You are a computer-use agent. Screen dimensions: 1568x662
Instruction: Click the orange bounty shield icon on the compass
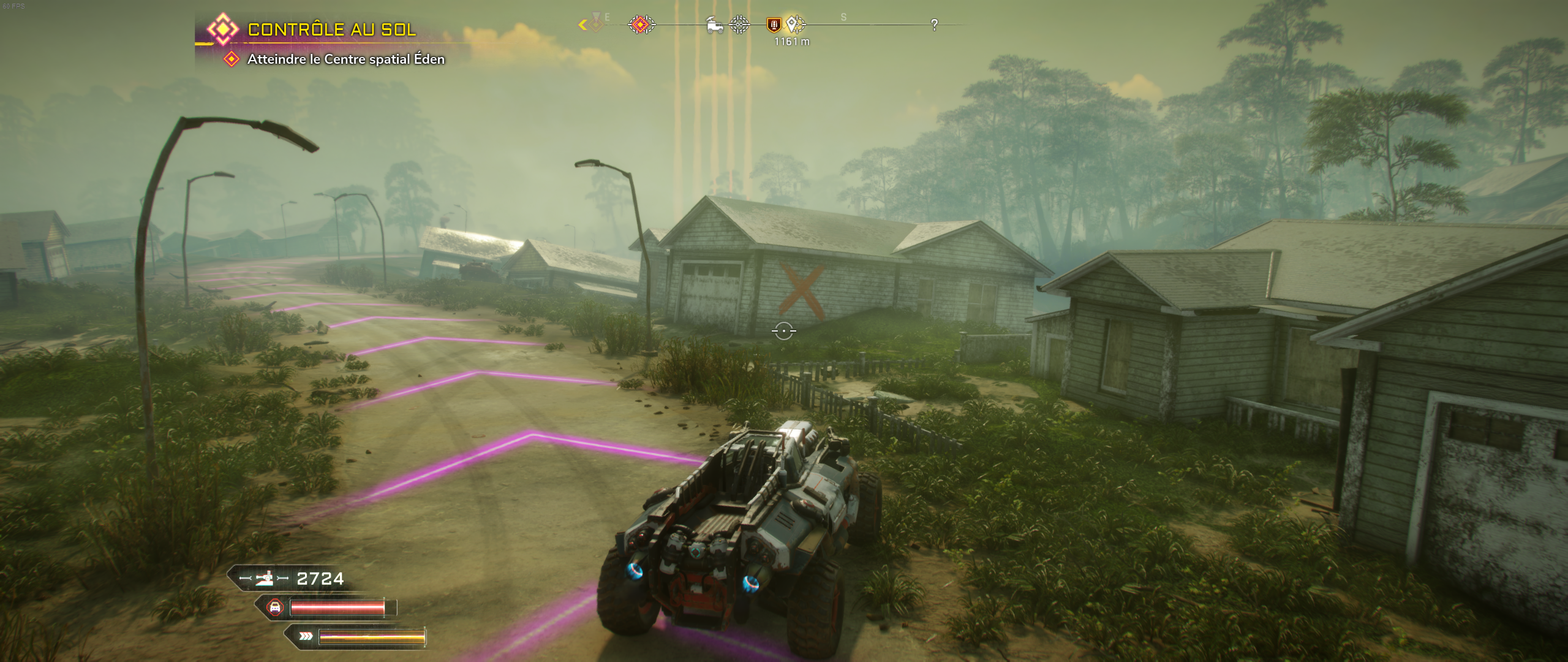point(773,25)
